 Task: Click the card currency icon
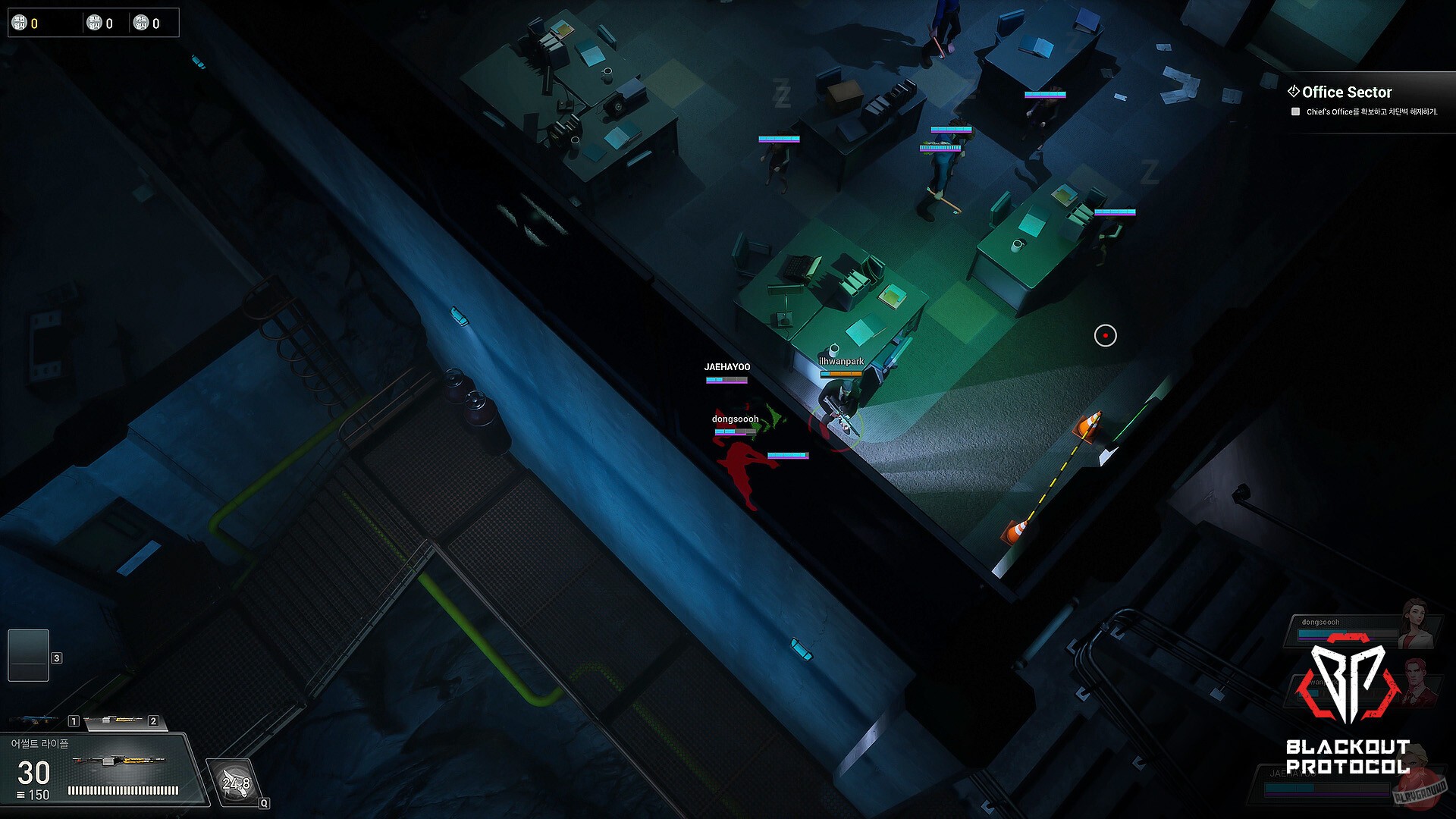click(141, 22)
